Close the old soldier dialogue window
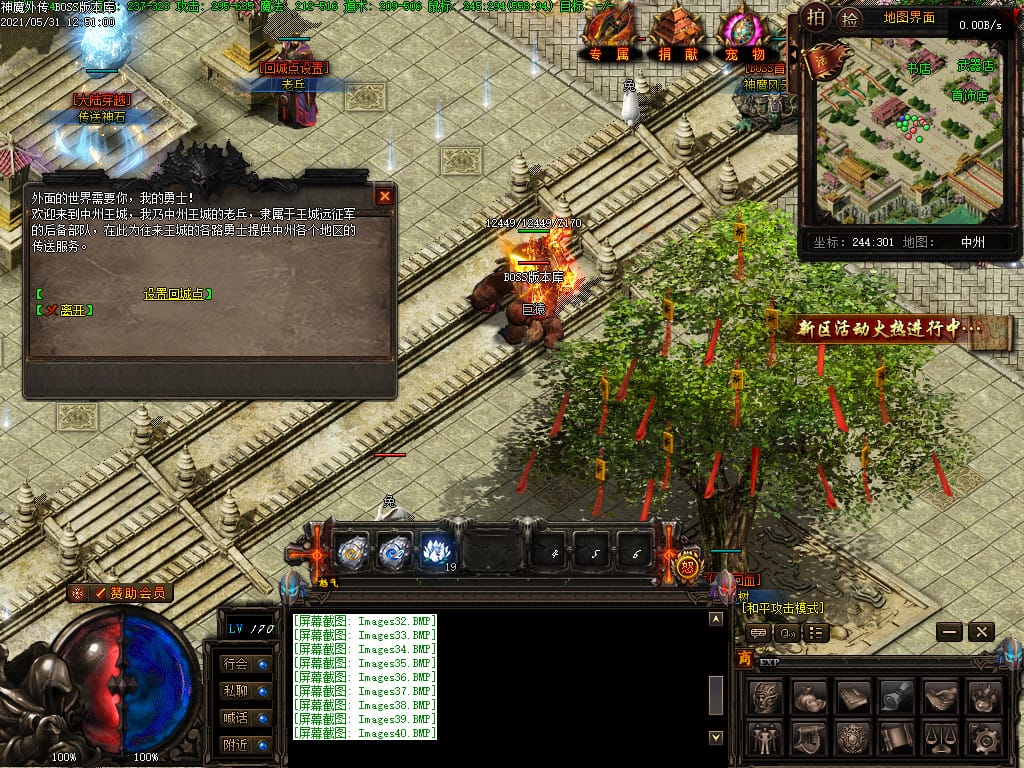 (384, 196)
